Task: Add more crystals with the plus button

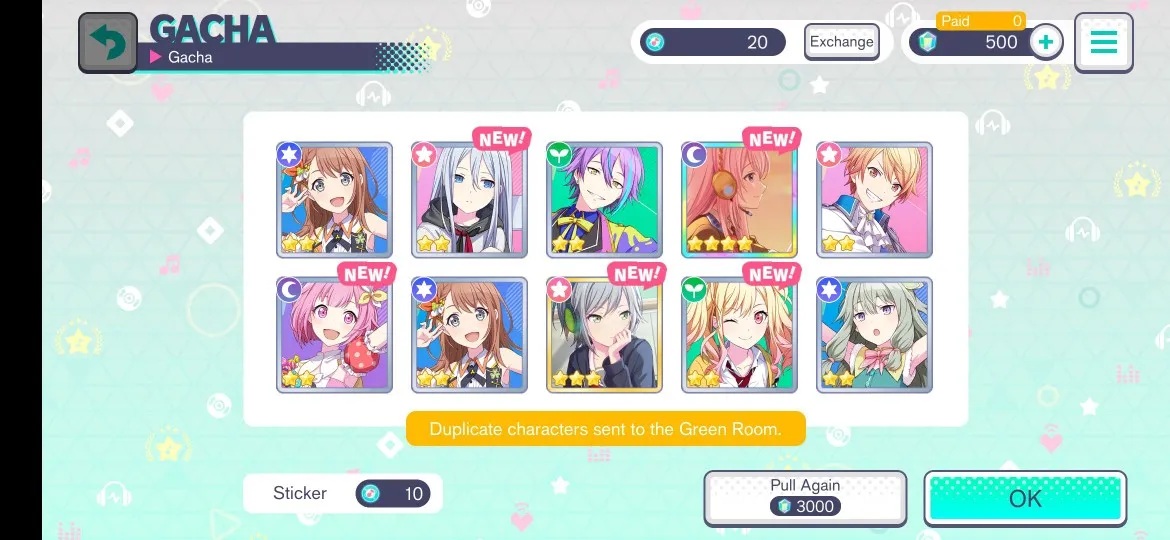Action: (1045, 42)
